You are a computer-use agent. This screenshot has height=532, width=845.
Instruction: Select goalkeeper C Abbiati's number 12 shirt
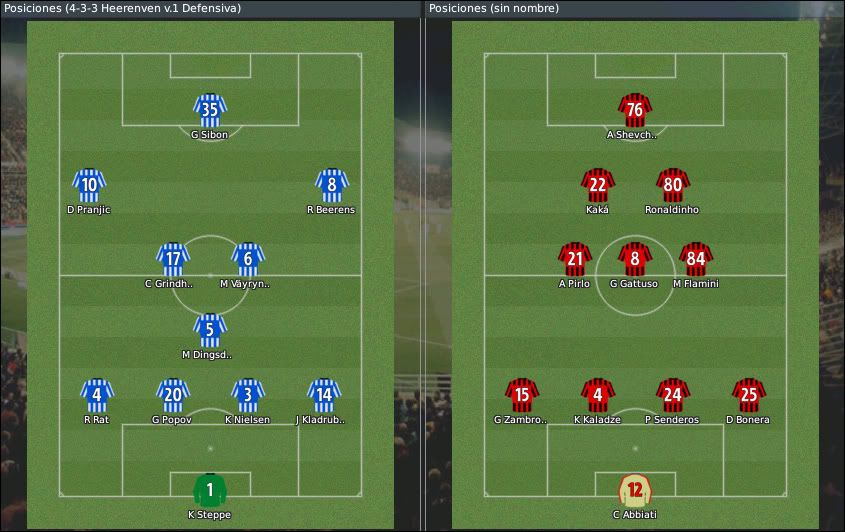click(634, 490)
